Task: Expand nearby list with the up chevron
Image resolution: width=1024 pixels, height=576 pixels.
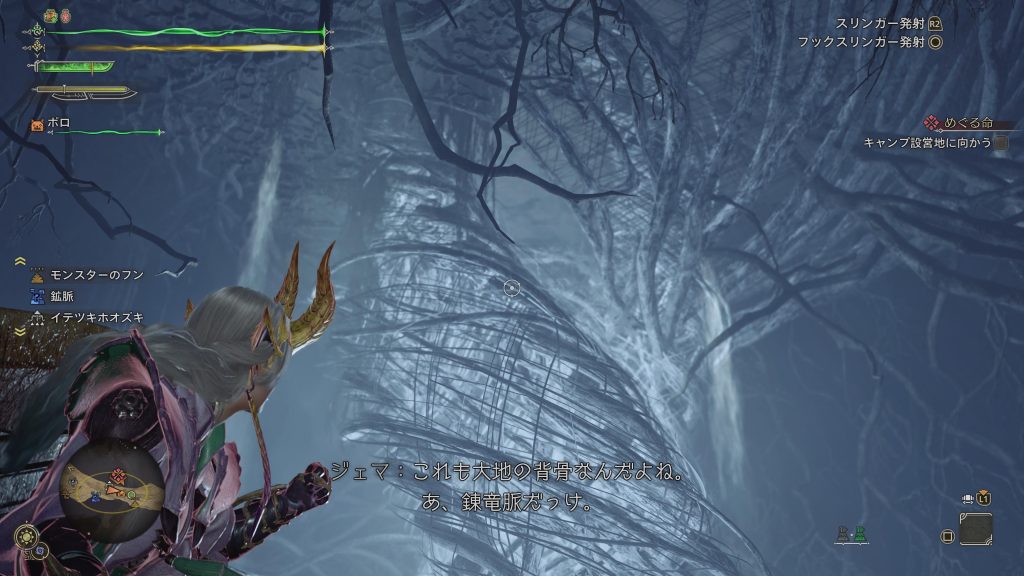Action: coord(20,261)
